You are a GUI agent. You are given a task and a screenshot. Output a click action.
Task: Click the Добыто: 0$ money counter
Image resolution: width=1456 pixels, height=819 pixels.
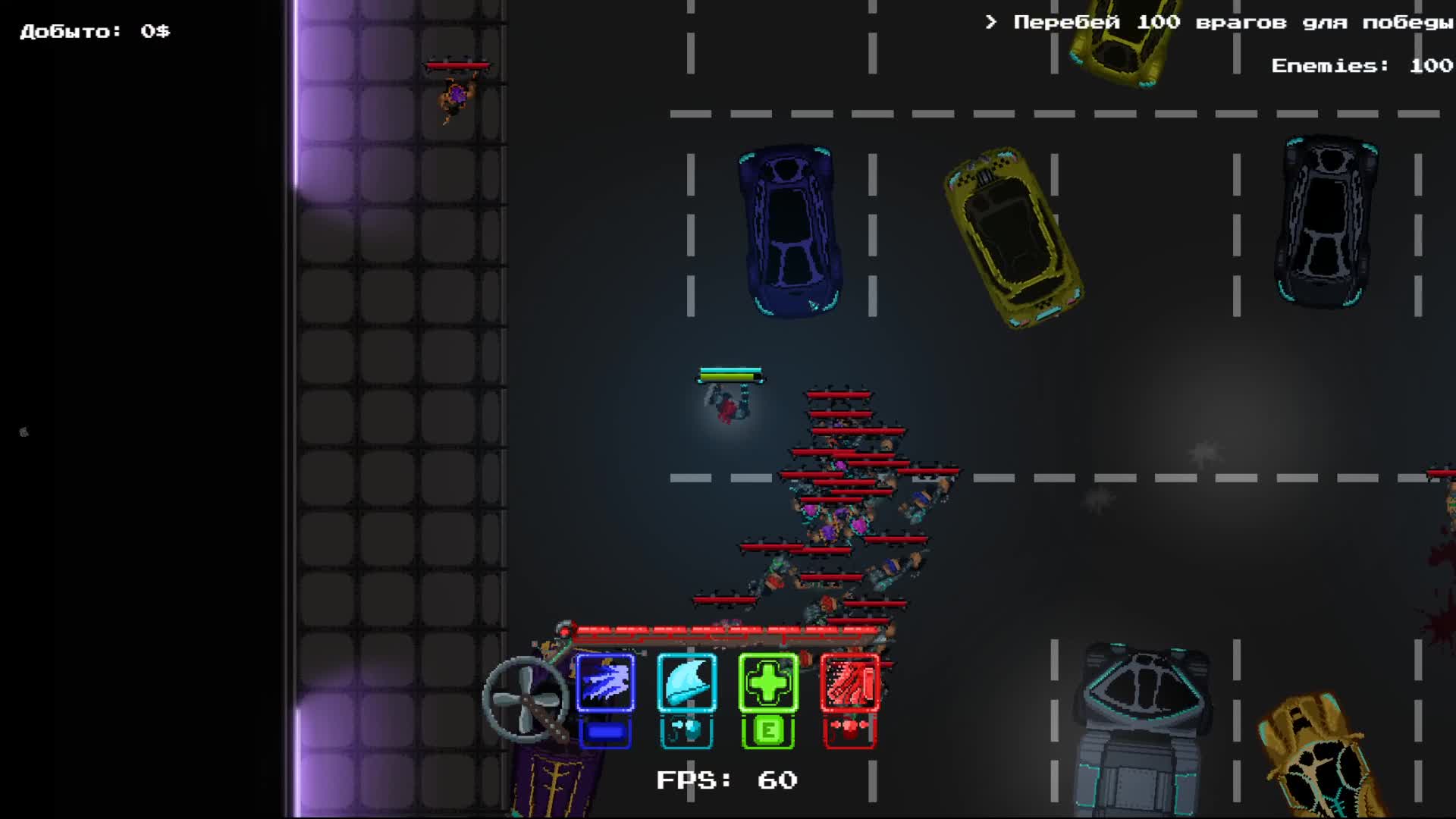click(x=95, y=30)
